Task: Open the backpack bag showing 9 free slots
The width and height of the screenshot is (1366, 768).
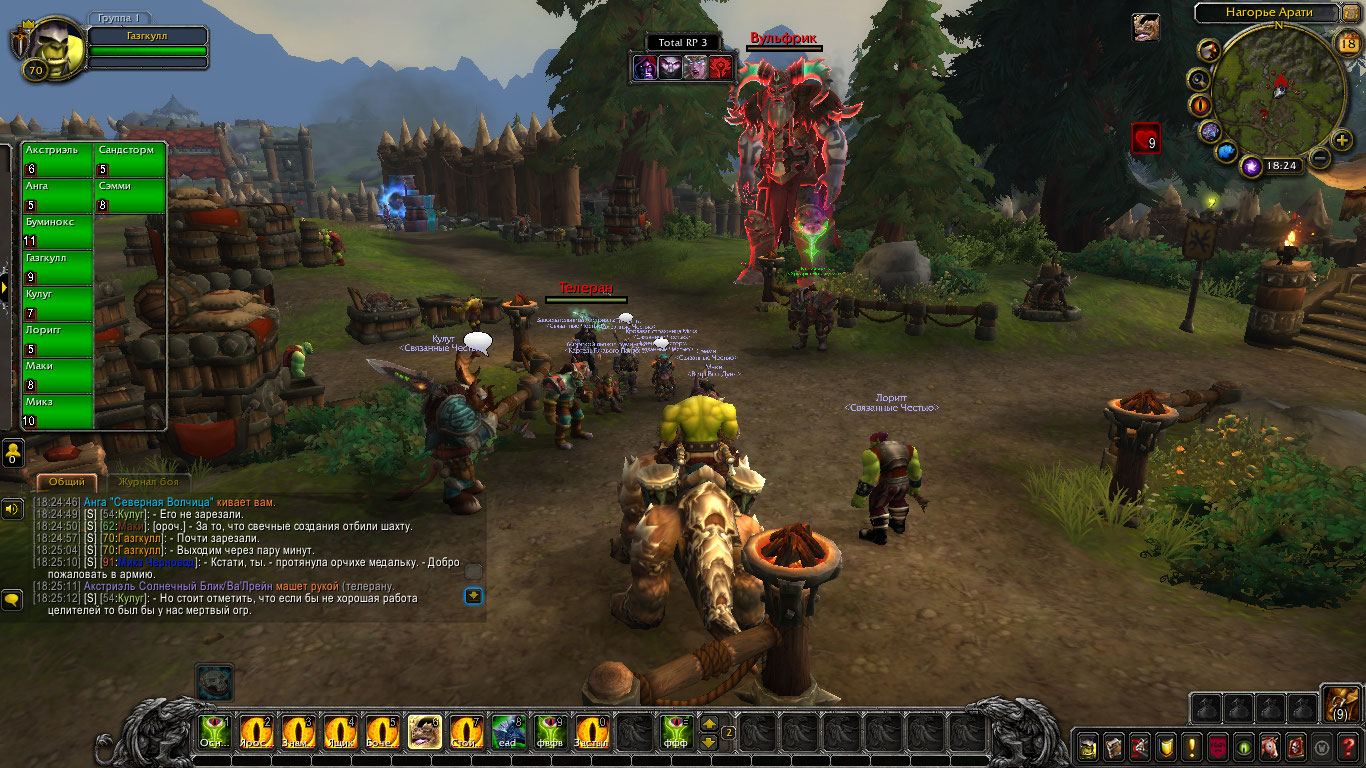Action: click(1341, 704)
